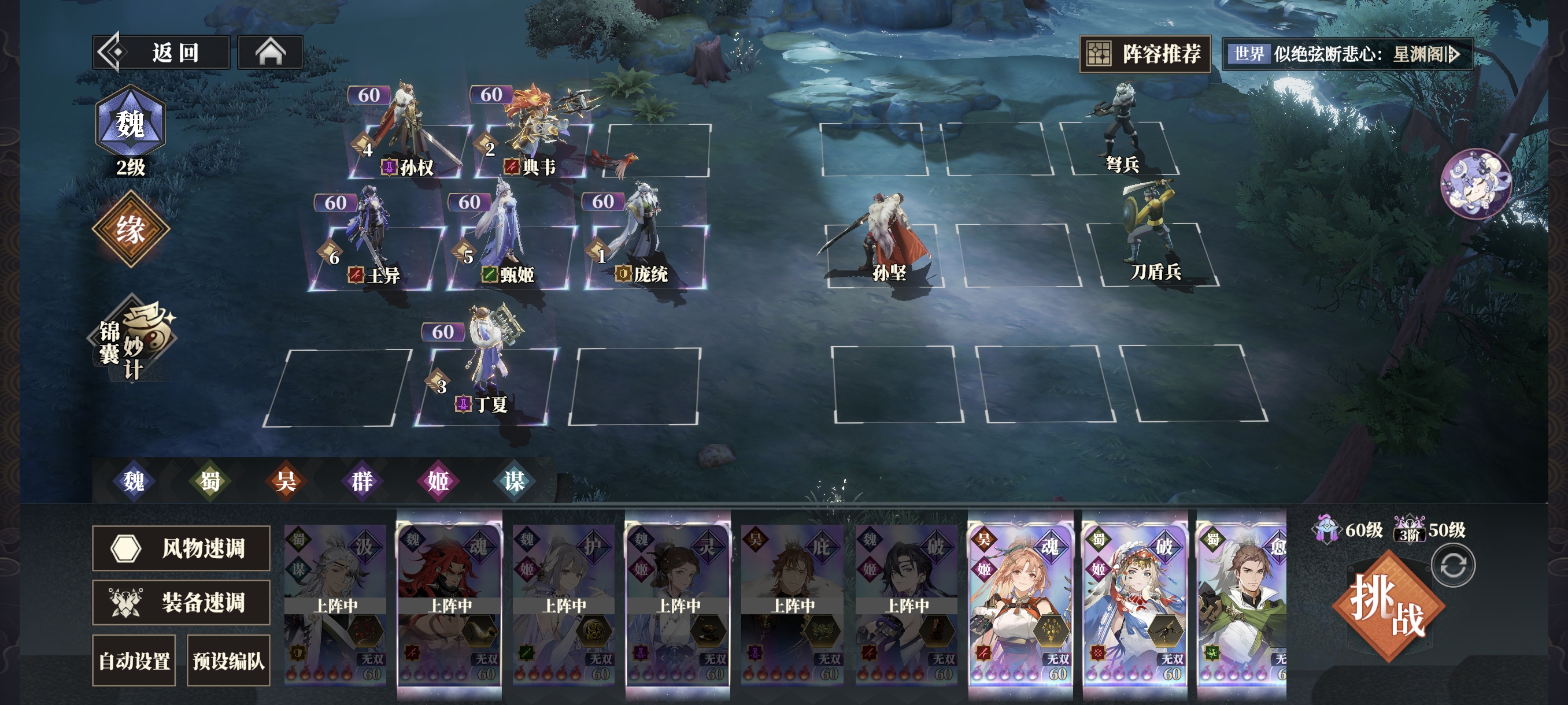Go to the home screen icon
This screenshot has height=705, width=1568.
pos(270,53)
